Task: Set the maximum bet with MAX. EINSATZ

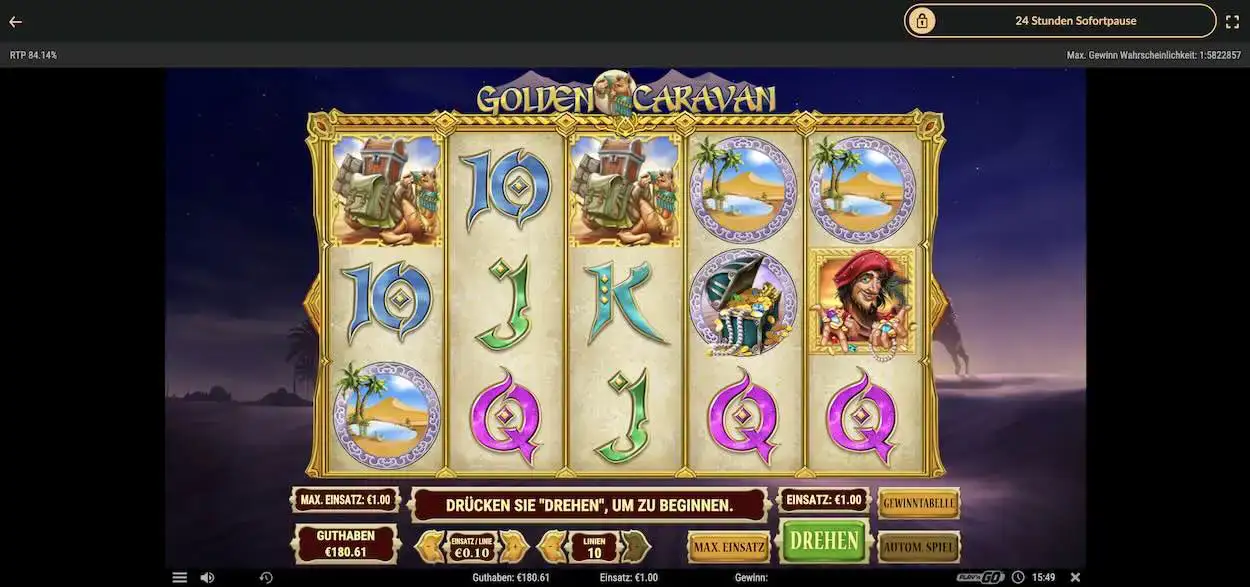Action: pos(727,547)
